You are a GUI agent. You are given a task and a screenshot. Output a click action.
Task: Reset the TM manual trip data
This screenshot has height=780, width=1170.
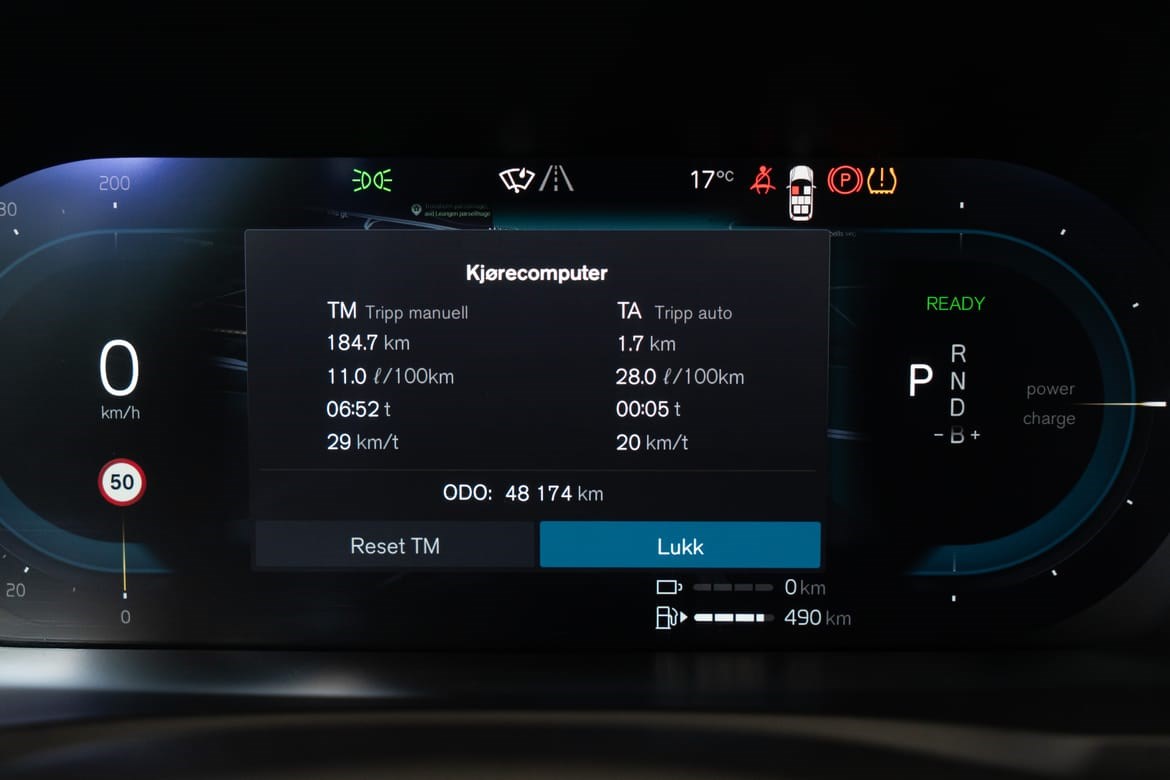(394, 546)
